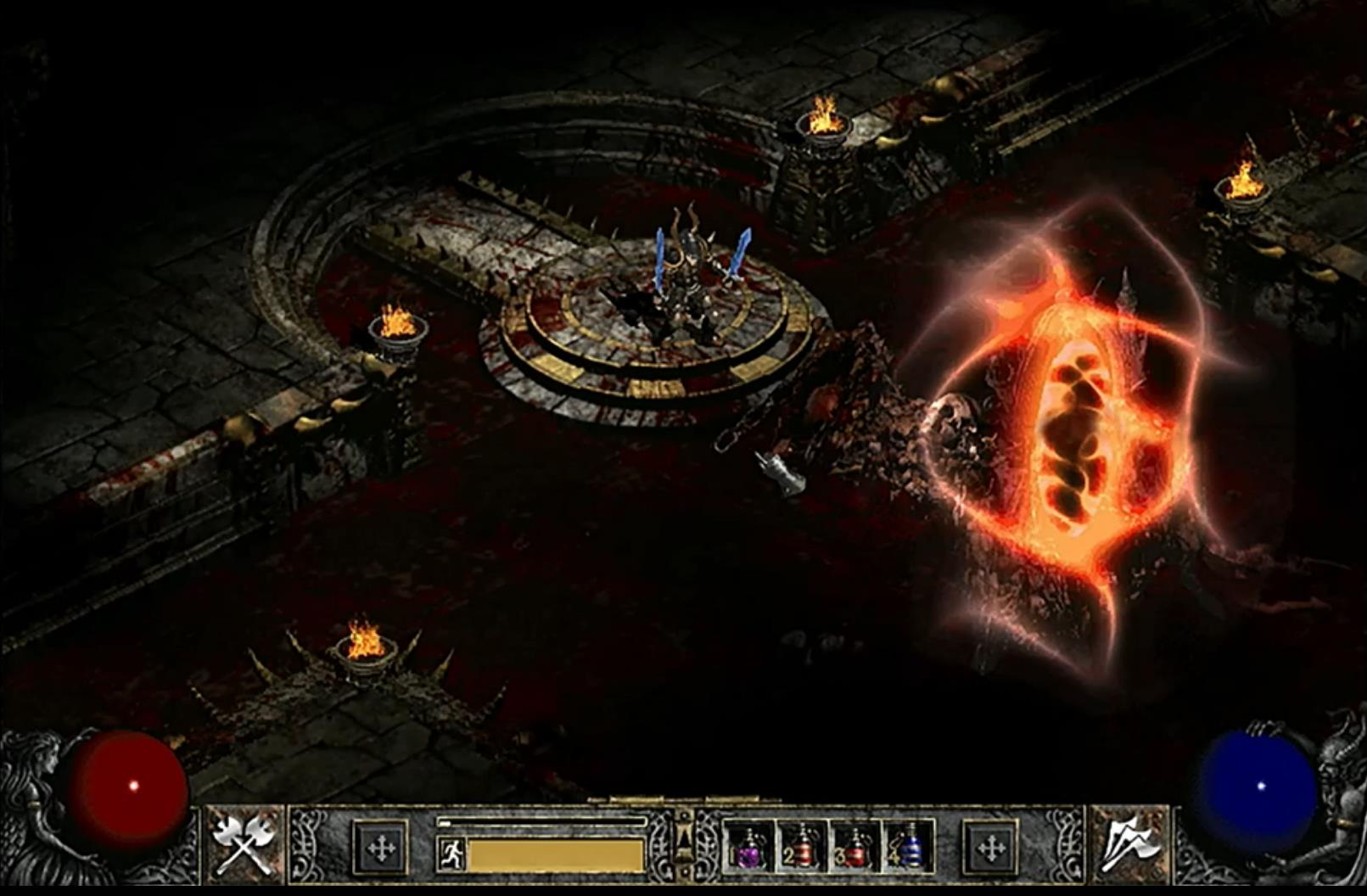Screen dimensions: 1367x896
Task: Open the mini panel toggle at bar center
Action: tap(684, 843)
